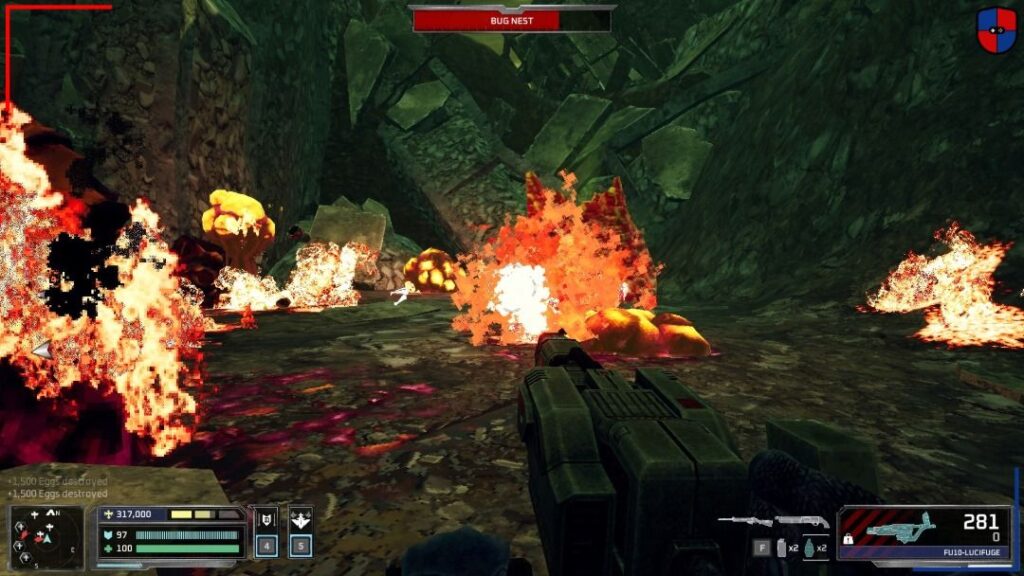Select the canister grenade item
This screenshot has height=576, width=1024.
pos(782,547)
